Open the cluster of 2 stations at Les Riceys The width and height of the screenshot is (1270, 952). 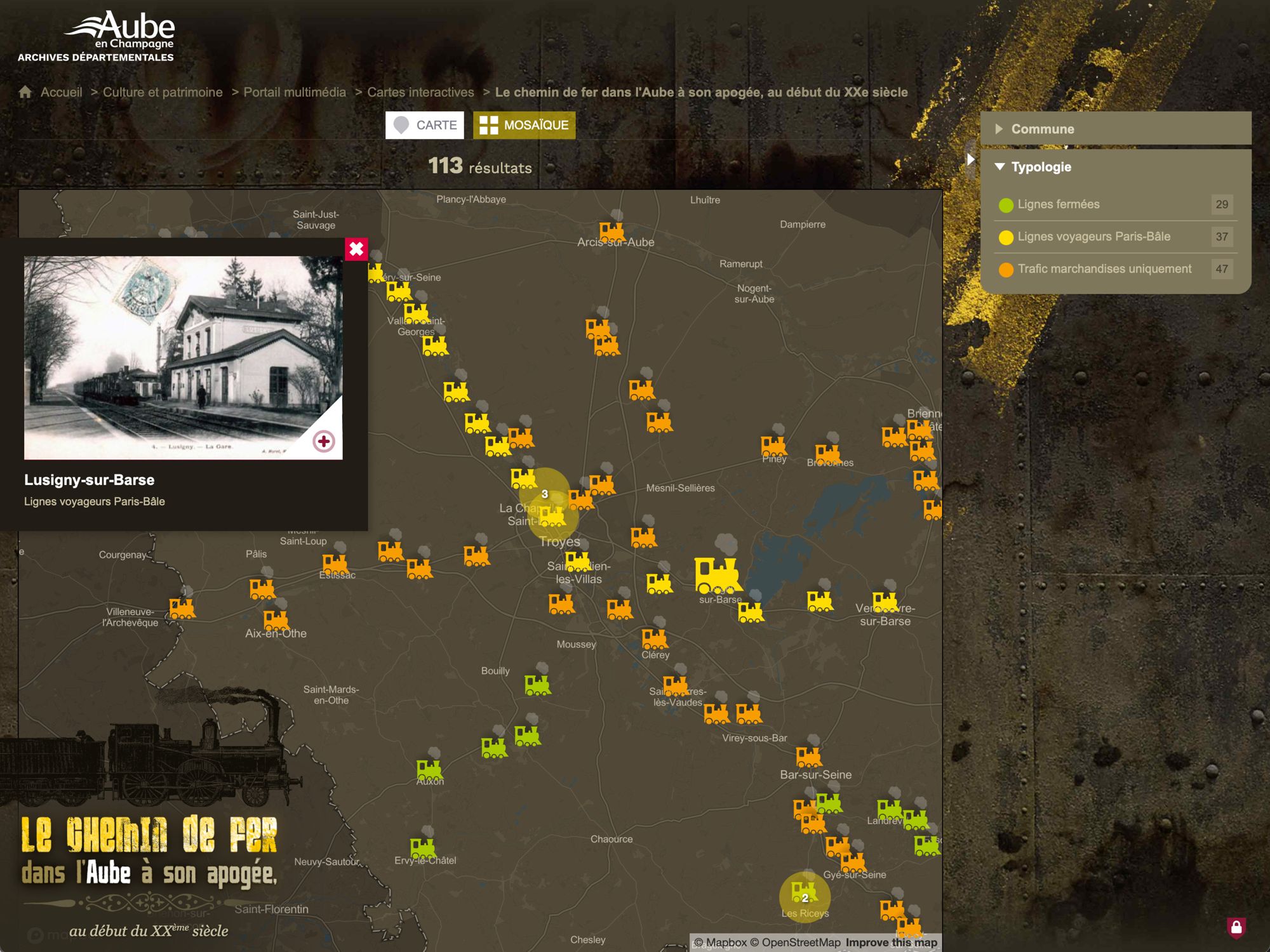805,897
